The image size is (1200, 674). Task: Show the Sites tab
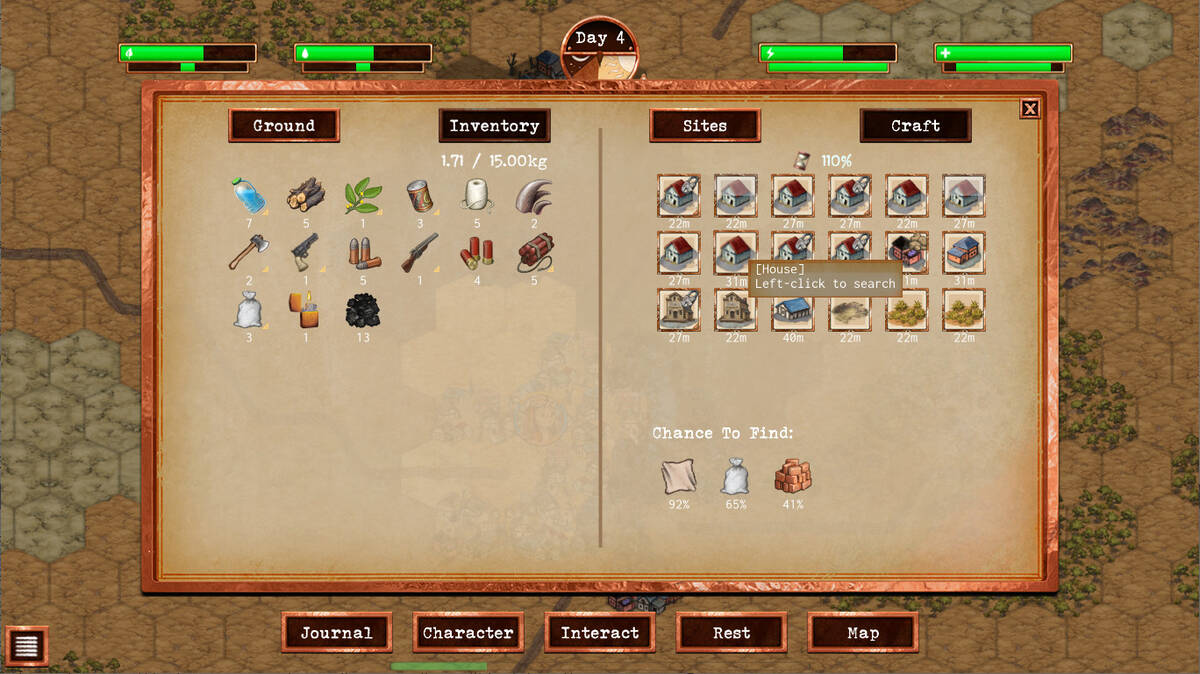705,126
